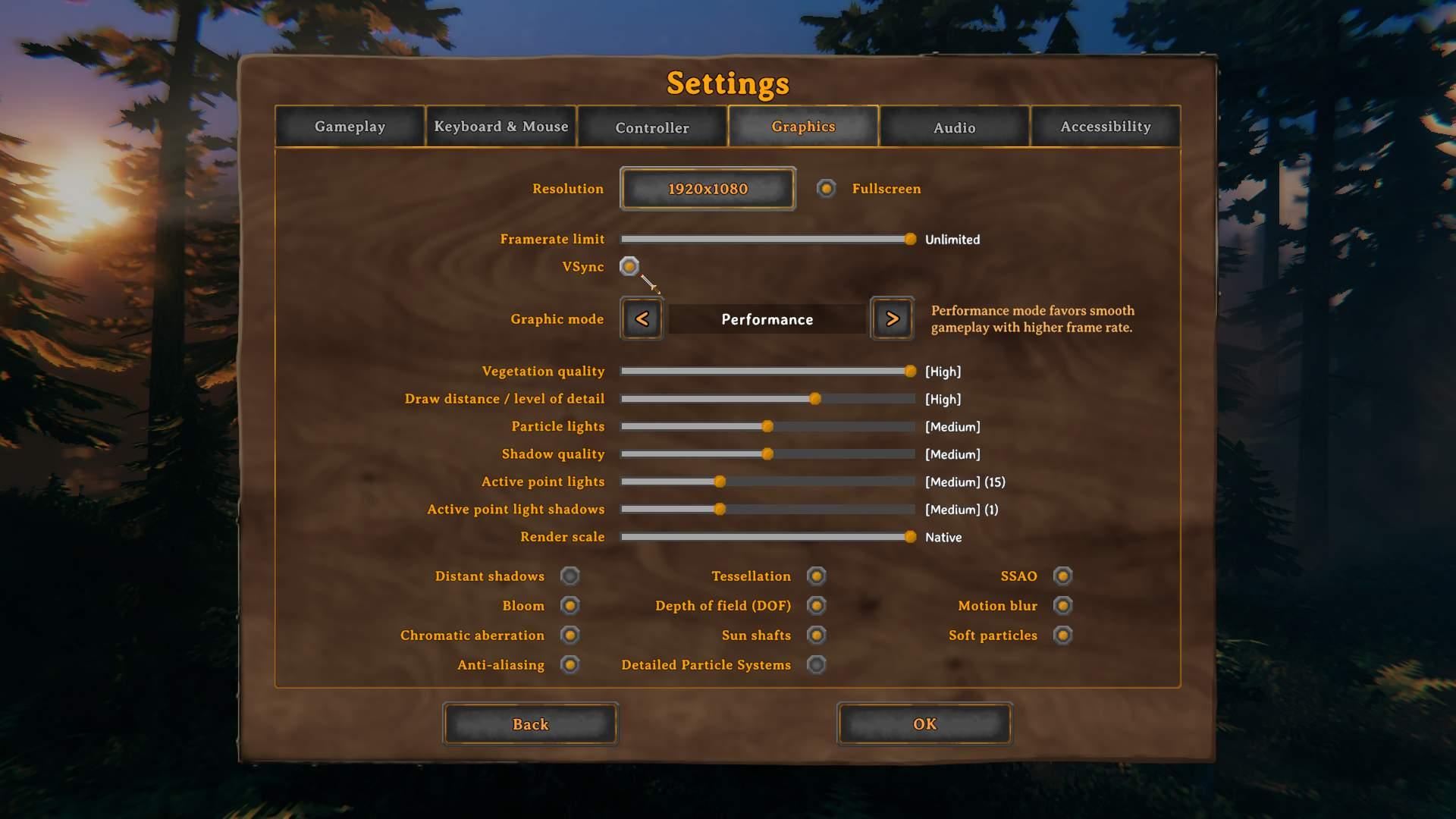Disable Soft particles
Viewport: 1456px width, 819px height.
pyautogui.click(x=1062, y=635)
